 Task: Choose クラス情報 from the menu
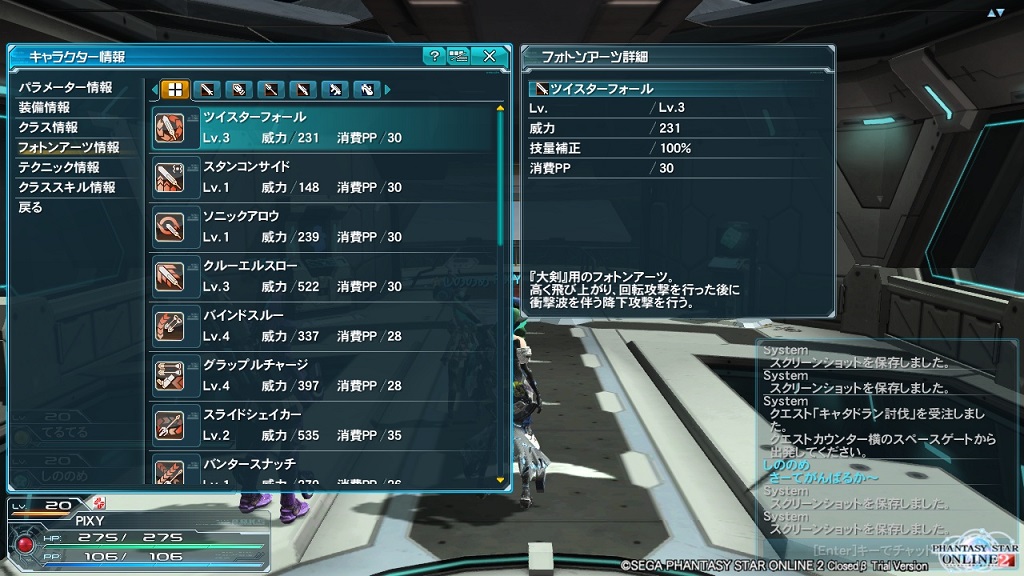pos(48,128)
